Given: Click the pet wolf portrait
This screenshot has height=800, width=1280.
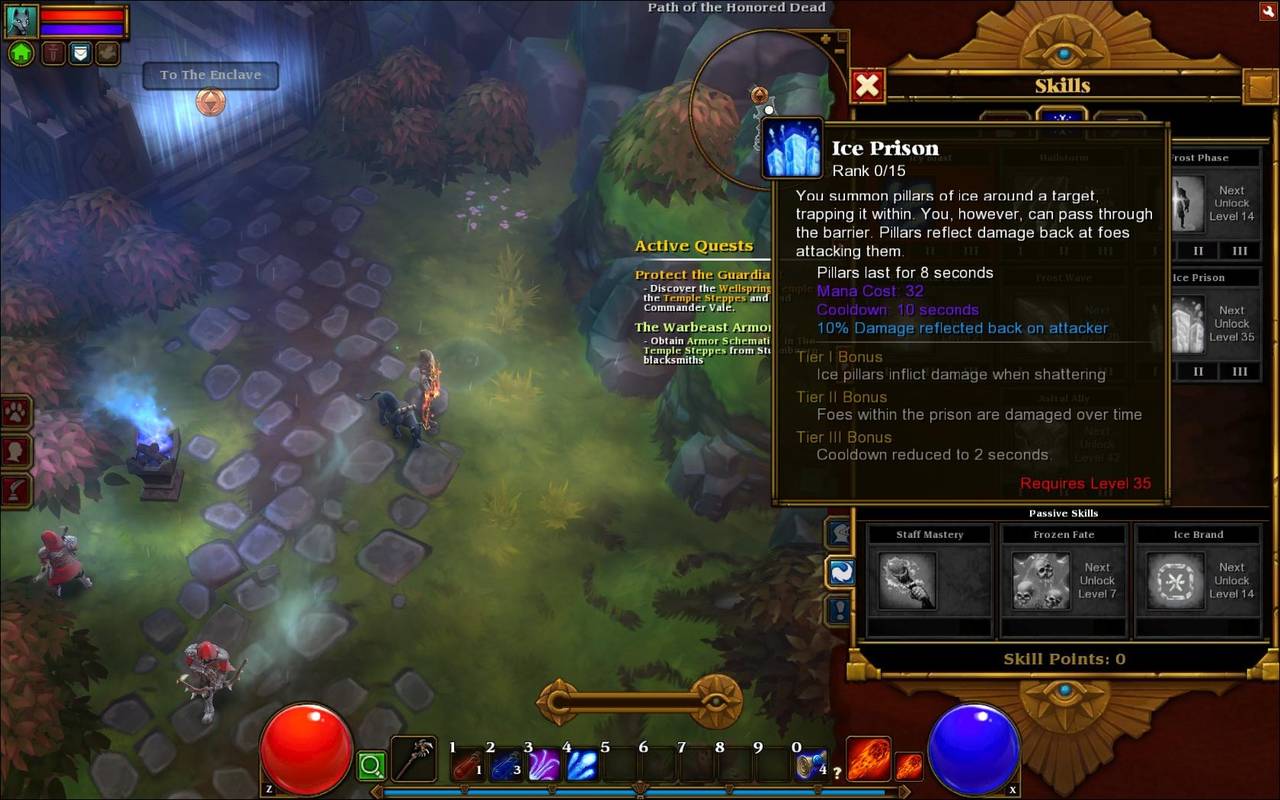Looking at the screenshot, I should (x=21, y=21).
